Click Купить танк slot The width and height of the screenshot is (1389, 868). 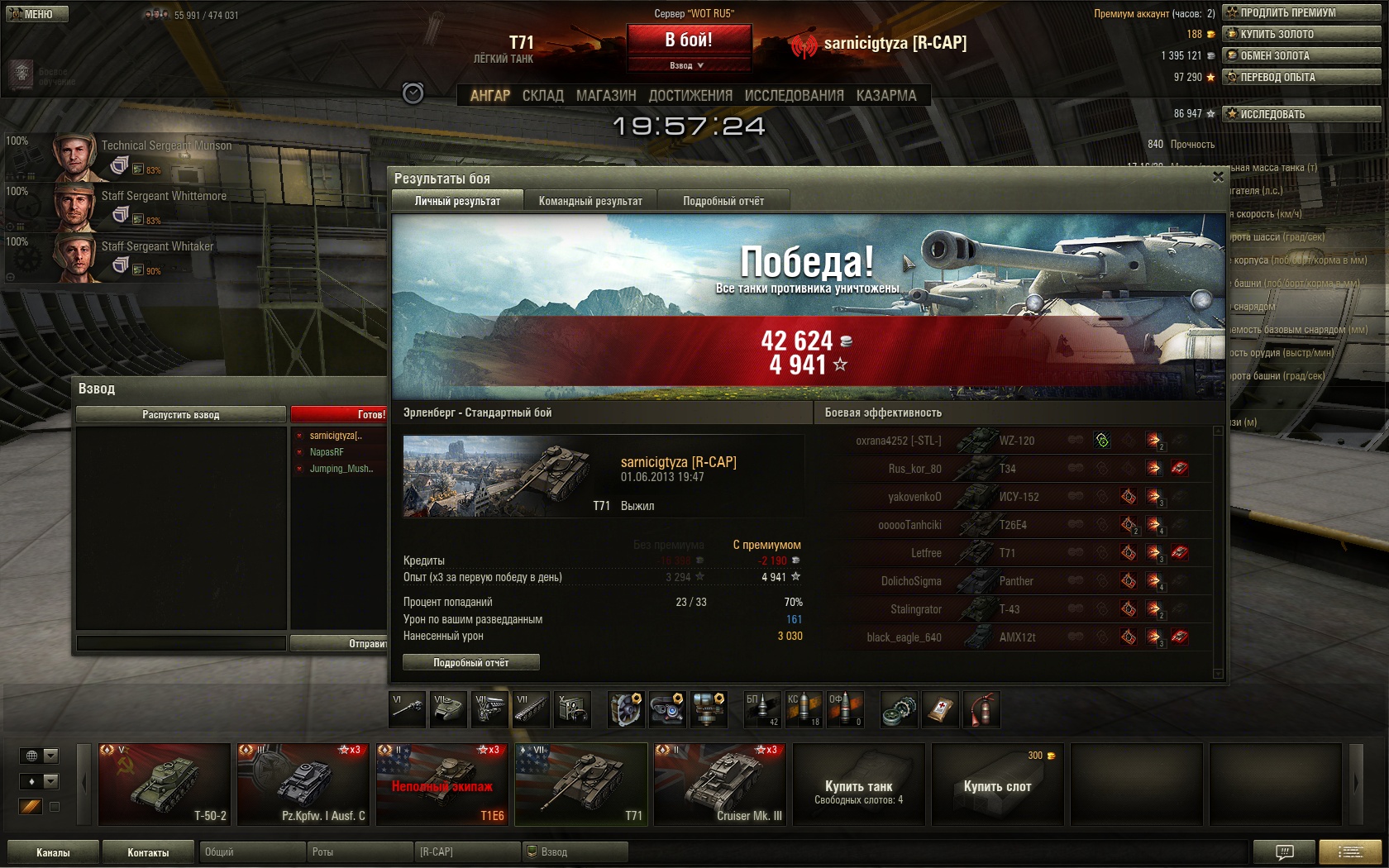[x=858, y=784]
